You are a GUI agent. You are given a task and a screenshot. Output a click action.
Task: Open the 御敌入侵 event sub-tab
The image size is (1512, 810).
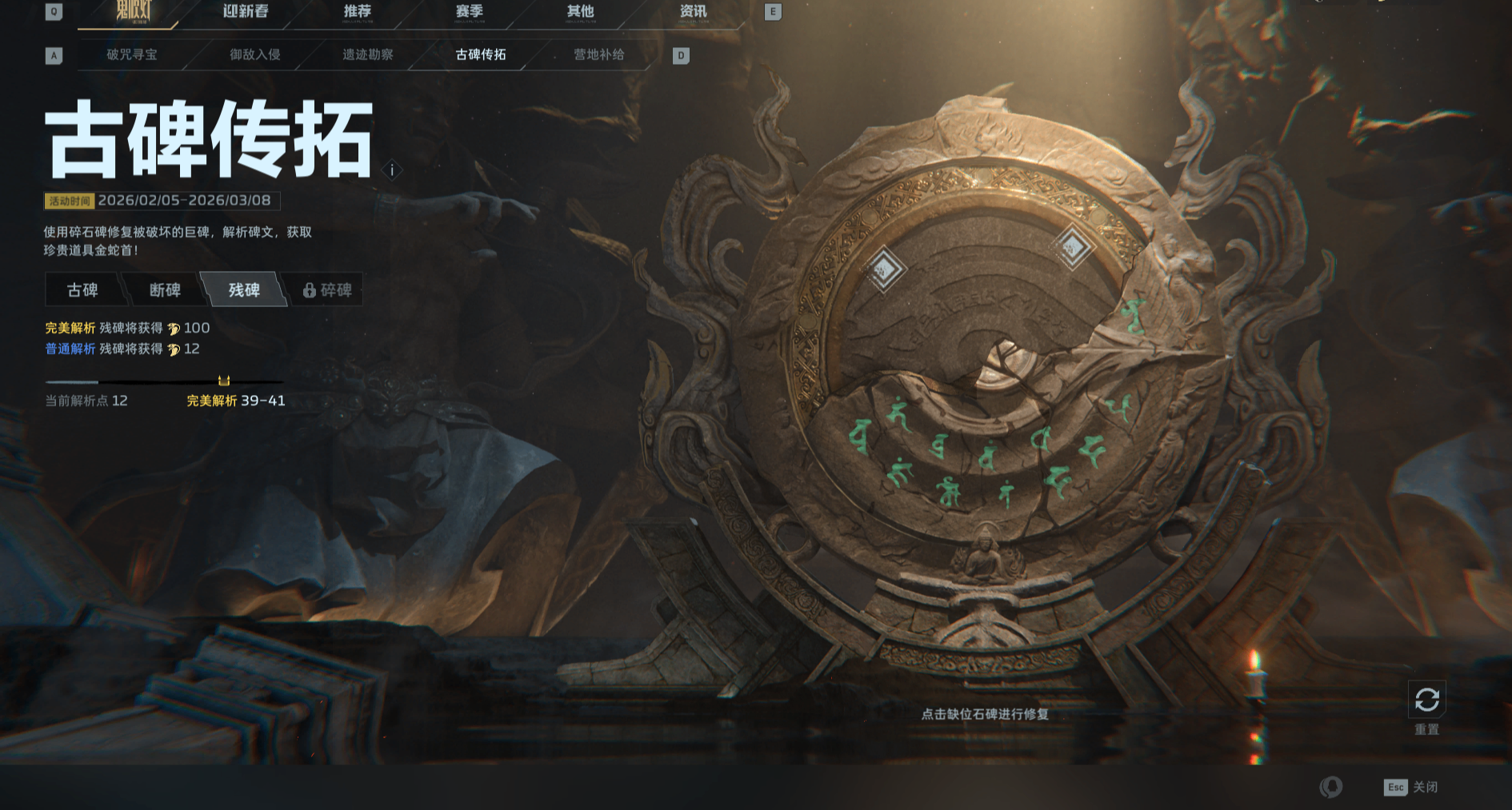tap(254, 54)
